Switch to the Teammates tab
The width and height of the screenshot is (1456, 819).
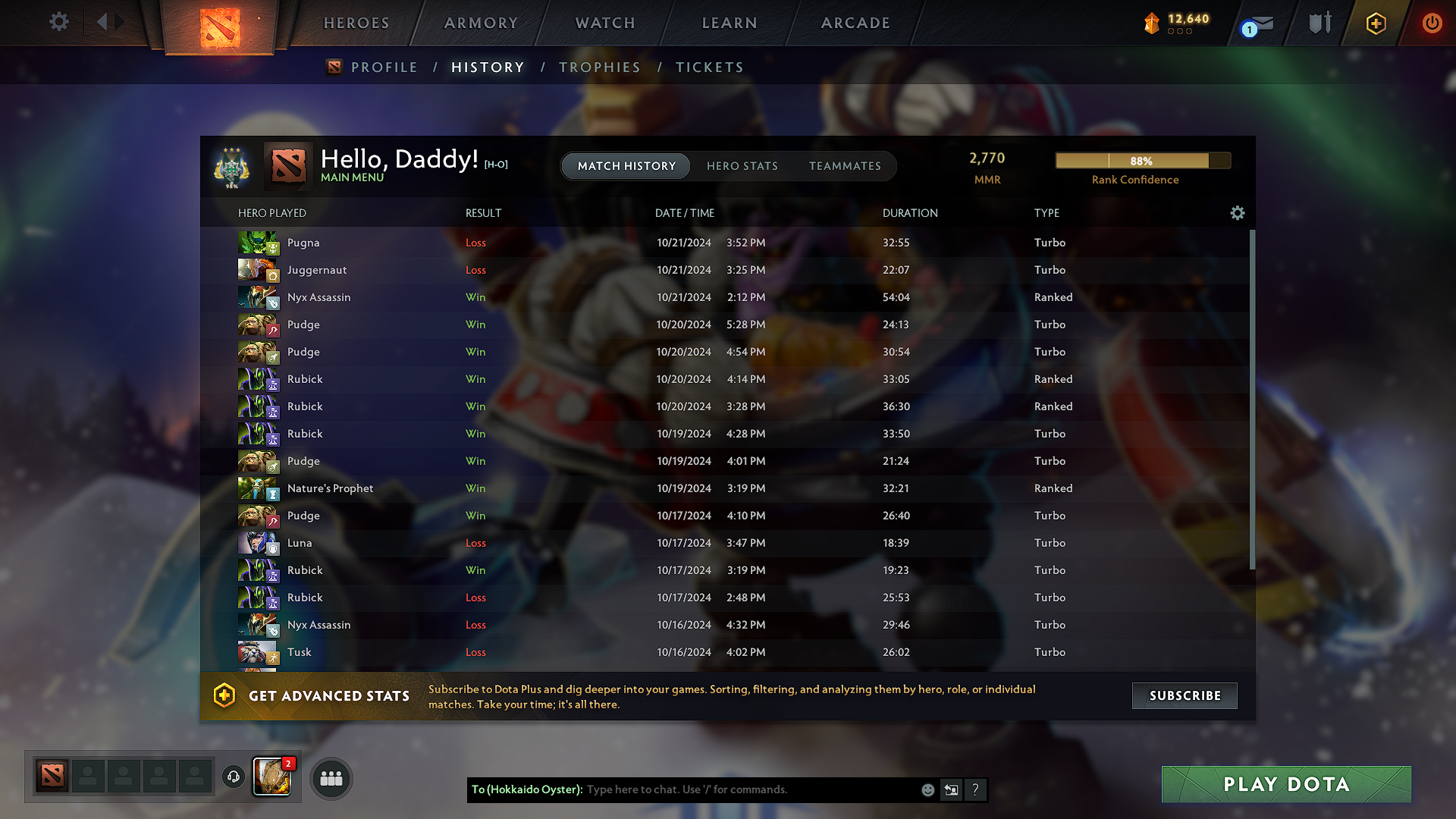pyautogui.click(x=845, y=165)
